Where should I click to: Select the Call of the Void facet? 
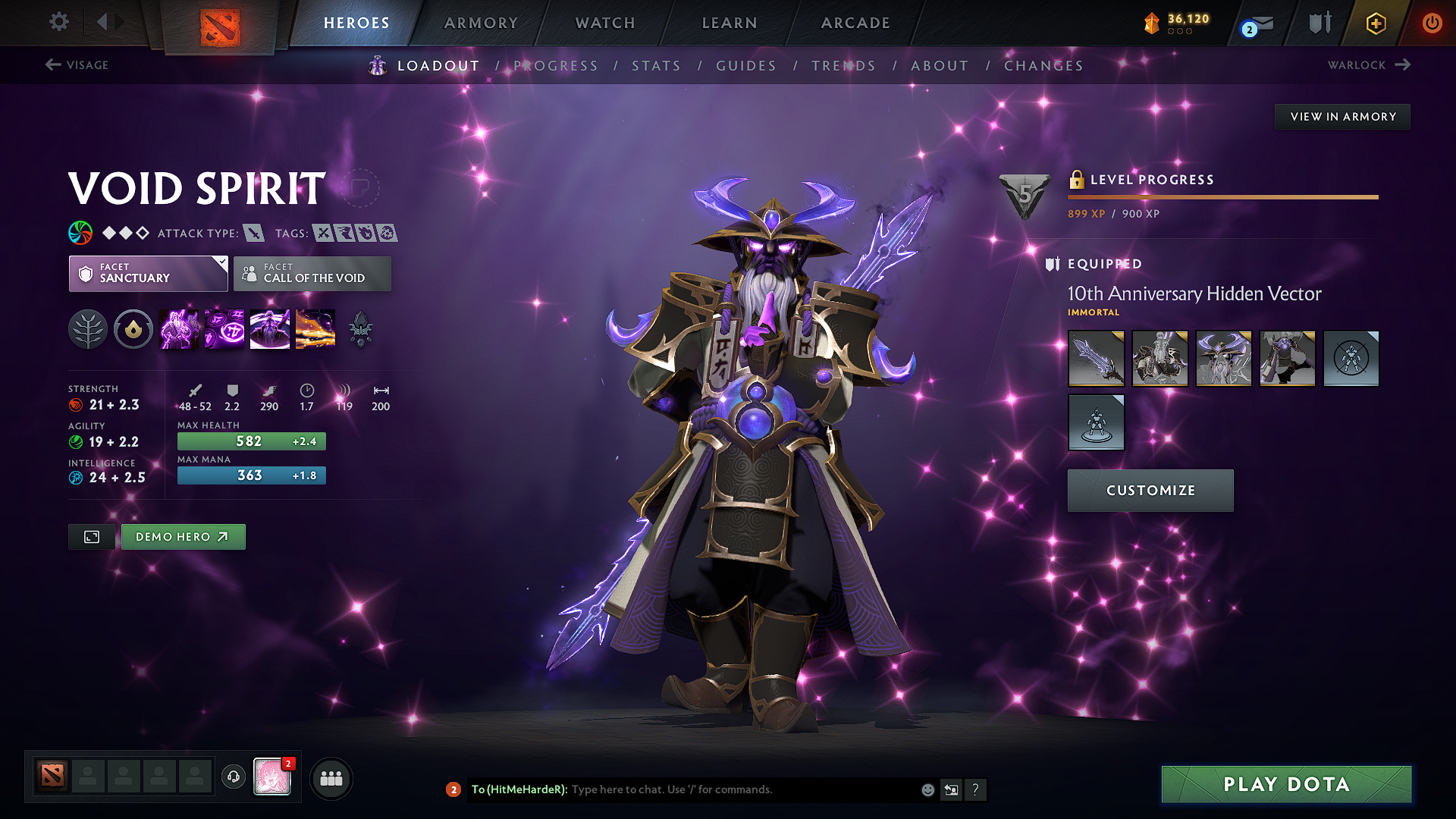tap(312, 274)
